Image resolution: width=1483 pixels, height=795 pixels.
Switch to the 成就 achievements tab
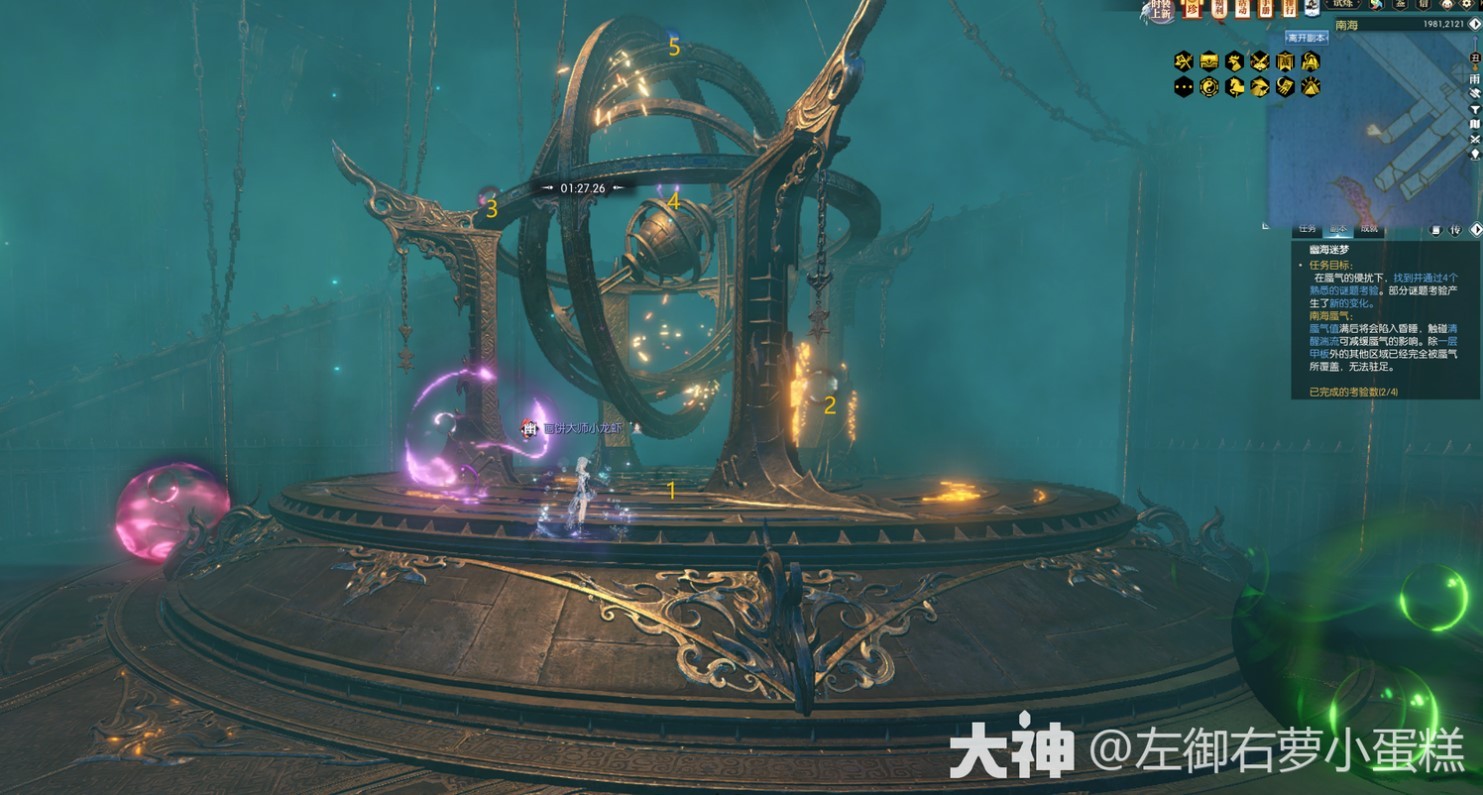[1368, 229]
